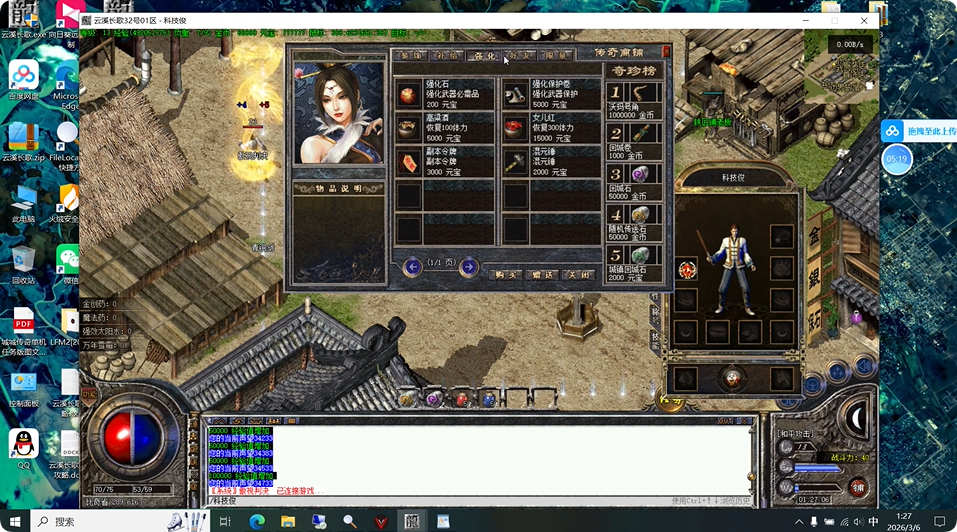Open the 补给 shop tab
The image size is (957, 532).
[447, 56]
